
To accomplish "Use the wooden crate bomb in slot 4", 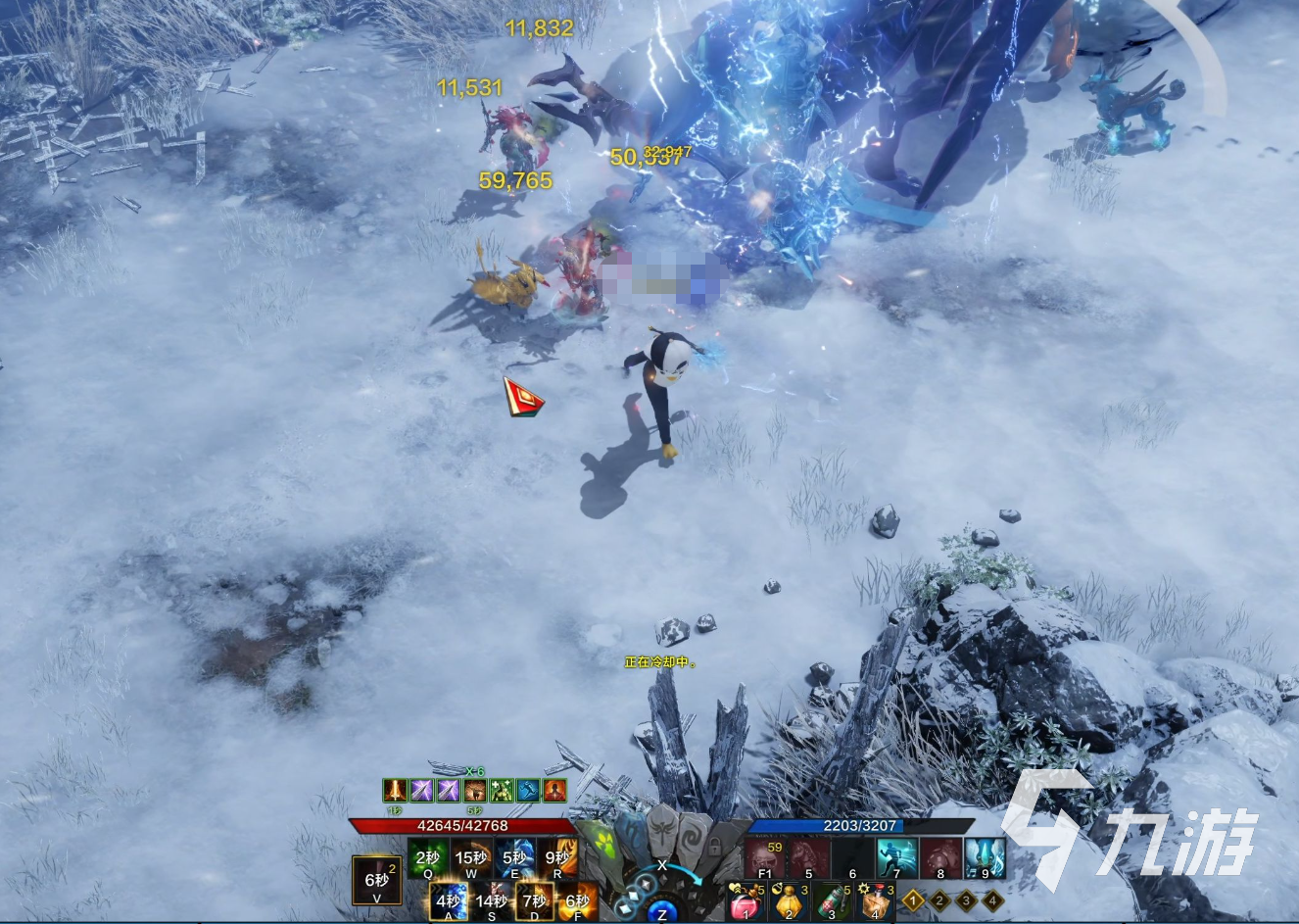I will click(875, 900).
